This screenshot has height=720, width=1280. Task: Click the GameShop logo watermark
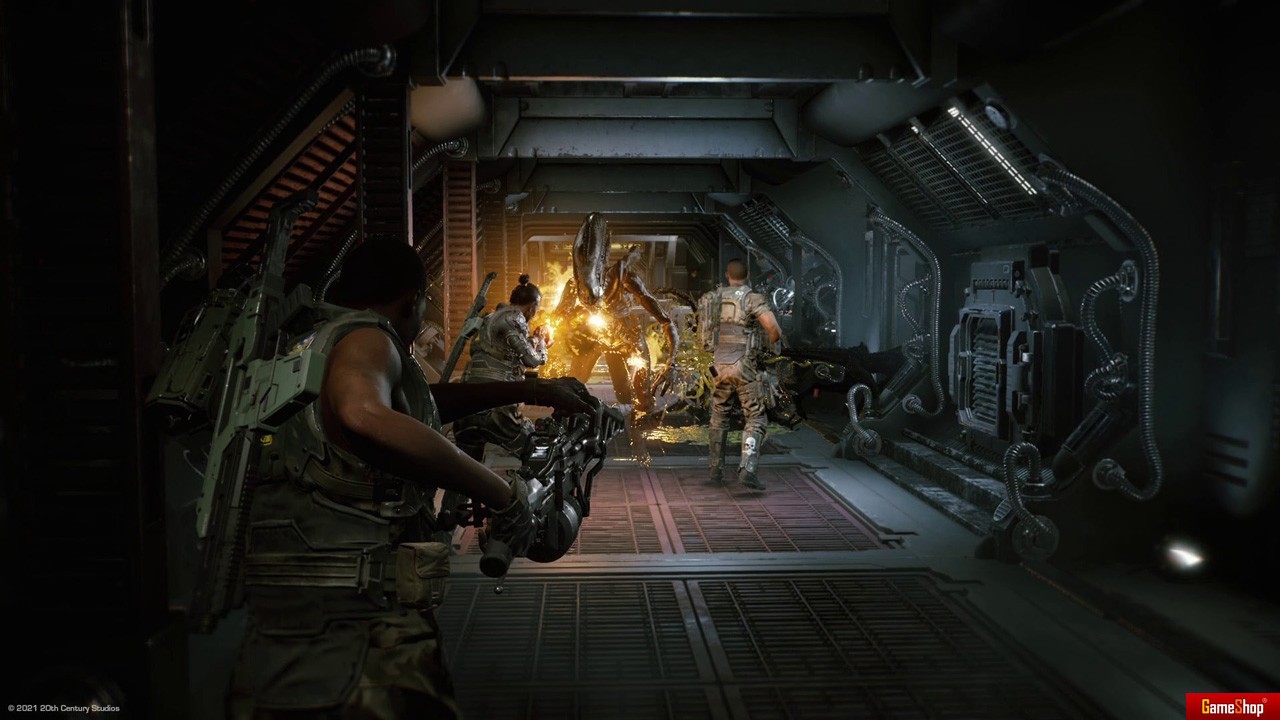click(x=1232, y=706)
